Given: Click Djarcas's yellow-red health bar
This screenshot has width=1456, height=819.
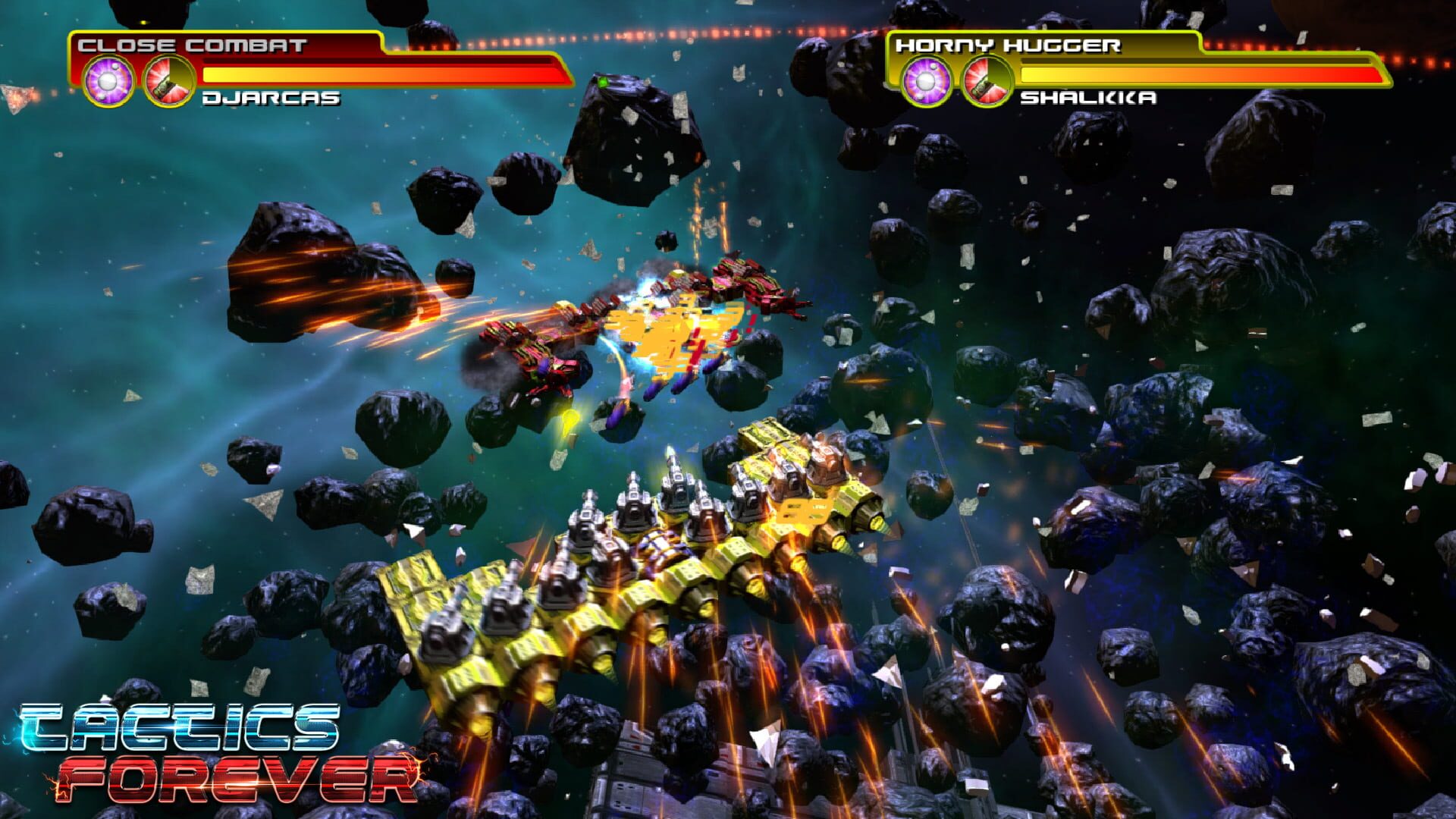Looking at the screenshot, I should (x=379, y=73).
